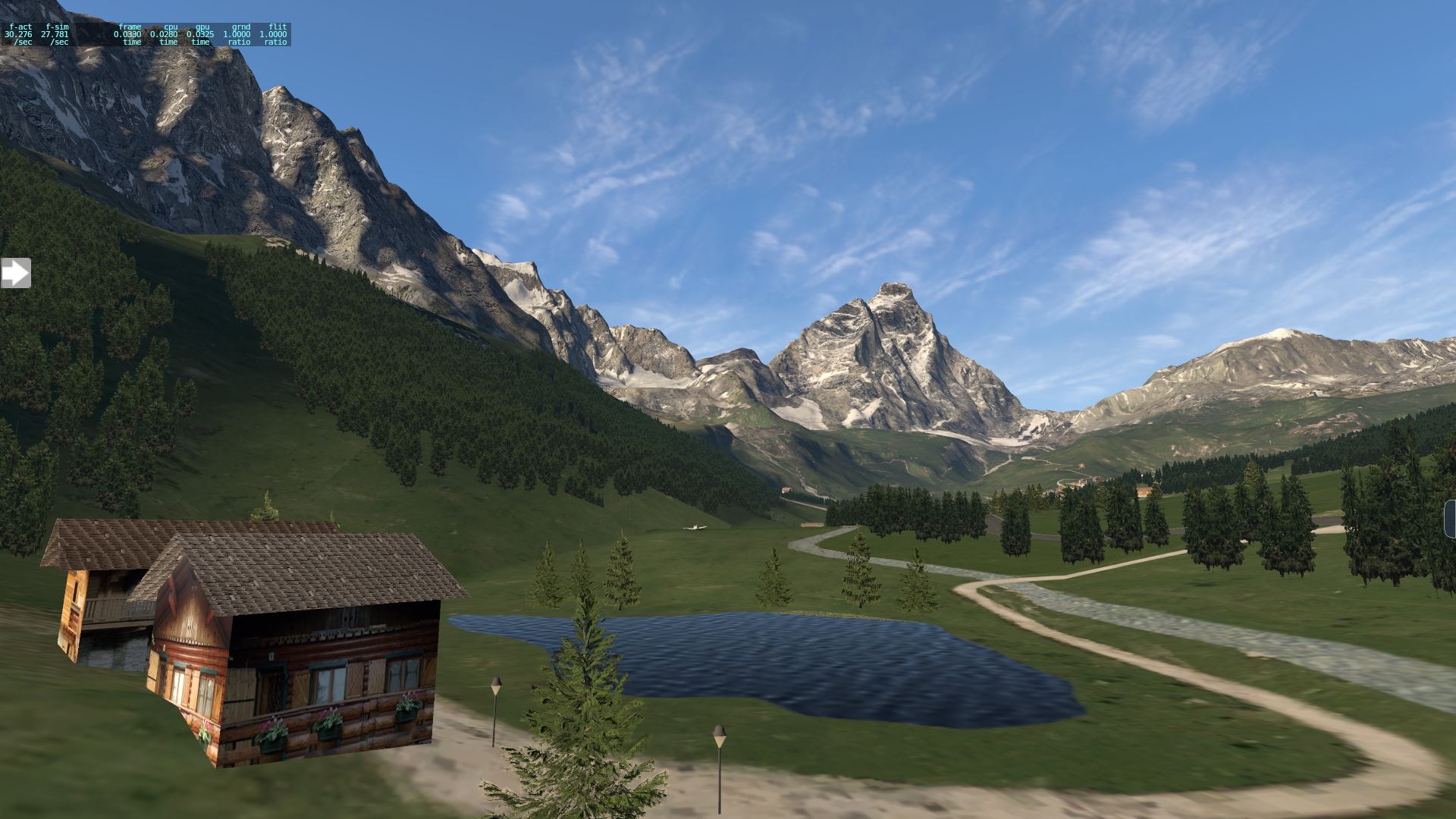Expand the left-edge white arrow panel
1456x819 pixels.
(15, 273)
